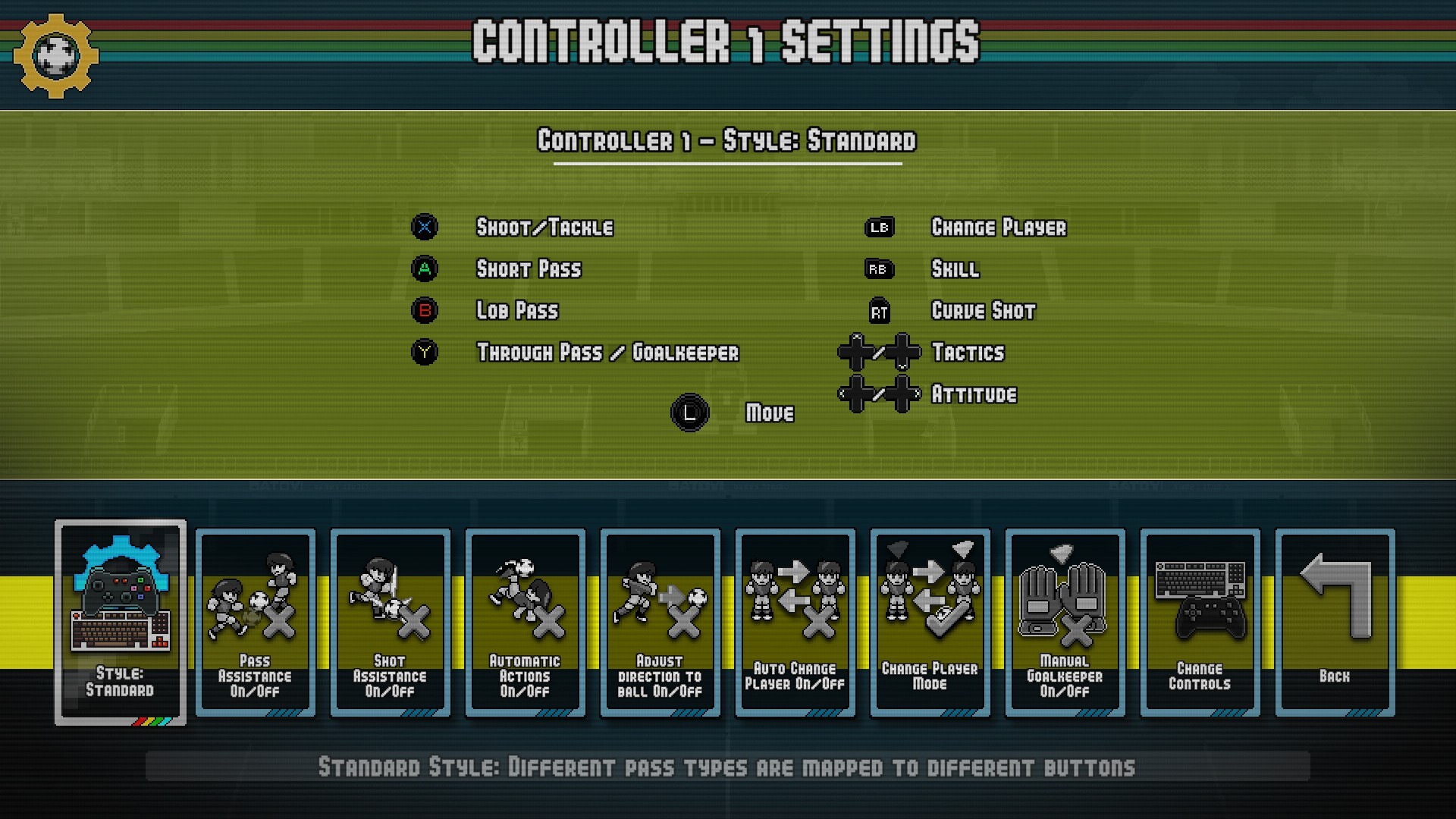Choose the Change Player Mode card
1456x819 pixels.
pyautogui.click(x=930, y=622)
